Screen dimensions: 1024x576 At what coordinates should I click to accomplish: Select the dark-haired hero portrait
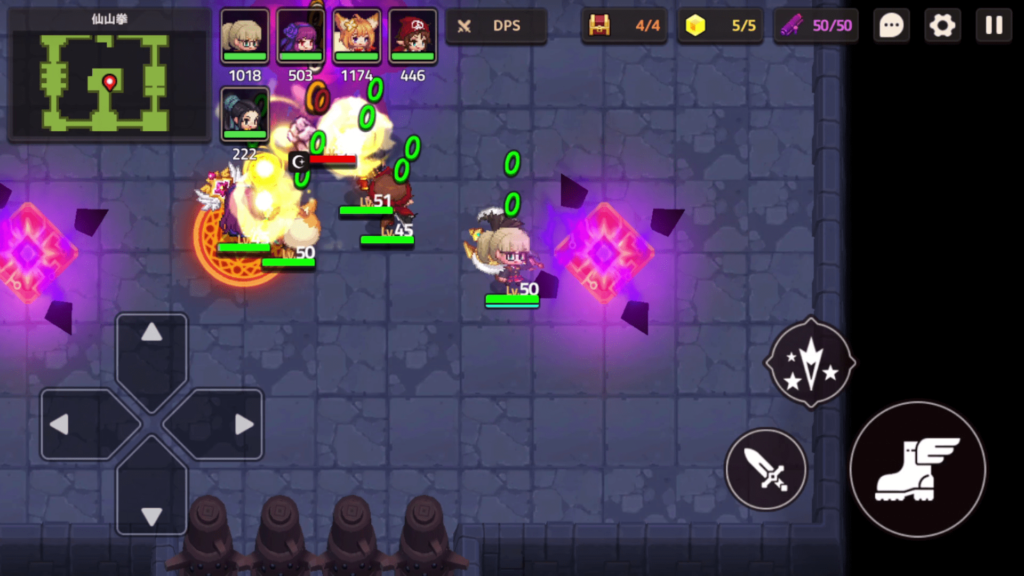(x=244, y=114)
